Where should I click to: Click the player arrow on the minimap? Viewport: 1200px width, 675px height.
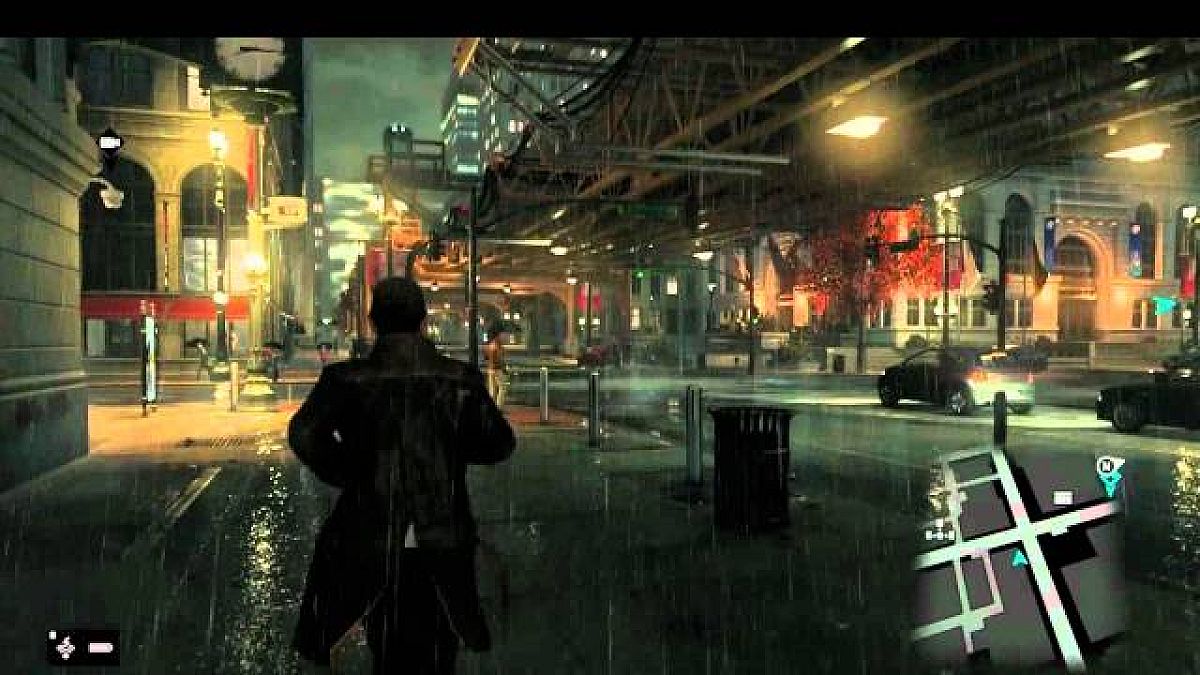pyautogui.click(x=1019, y=560)
